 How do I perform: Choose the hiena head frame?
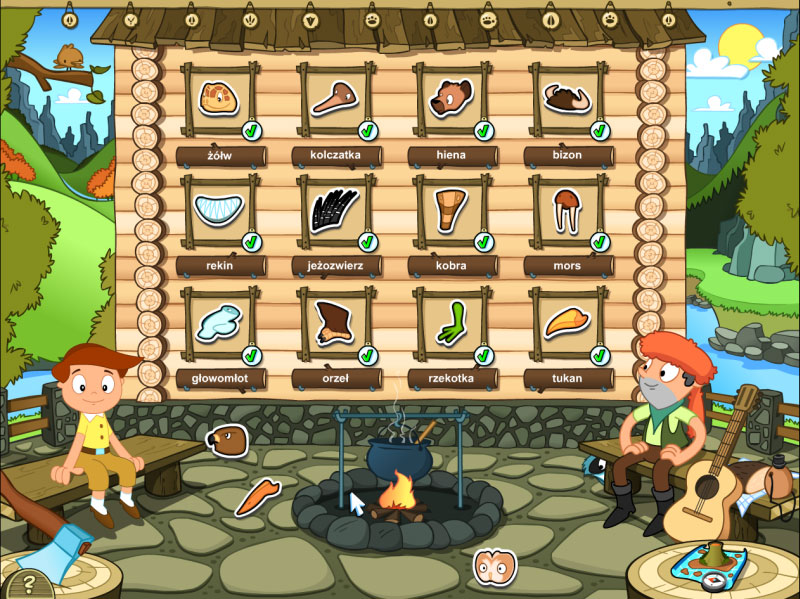[450, 100]
